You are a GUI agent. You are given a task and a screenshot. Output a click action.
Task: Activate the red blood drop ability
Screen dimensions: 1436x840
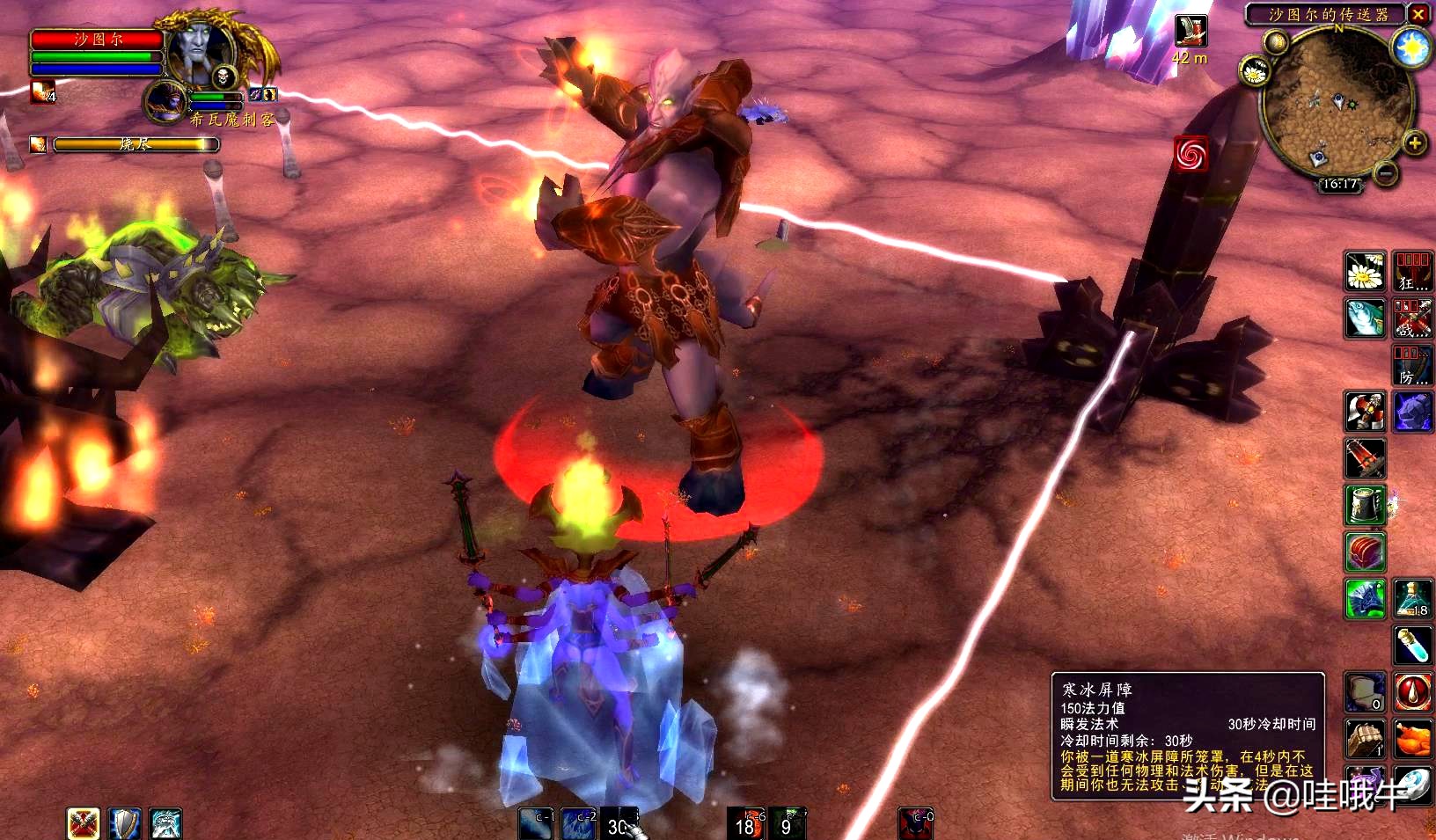(x=1412, y=692)
